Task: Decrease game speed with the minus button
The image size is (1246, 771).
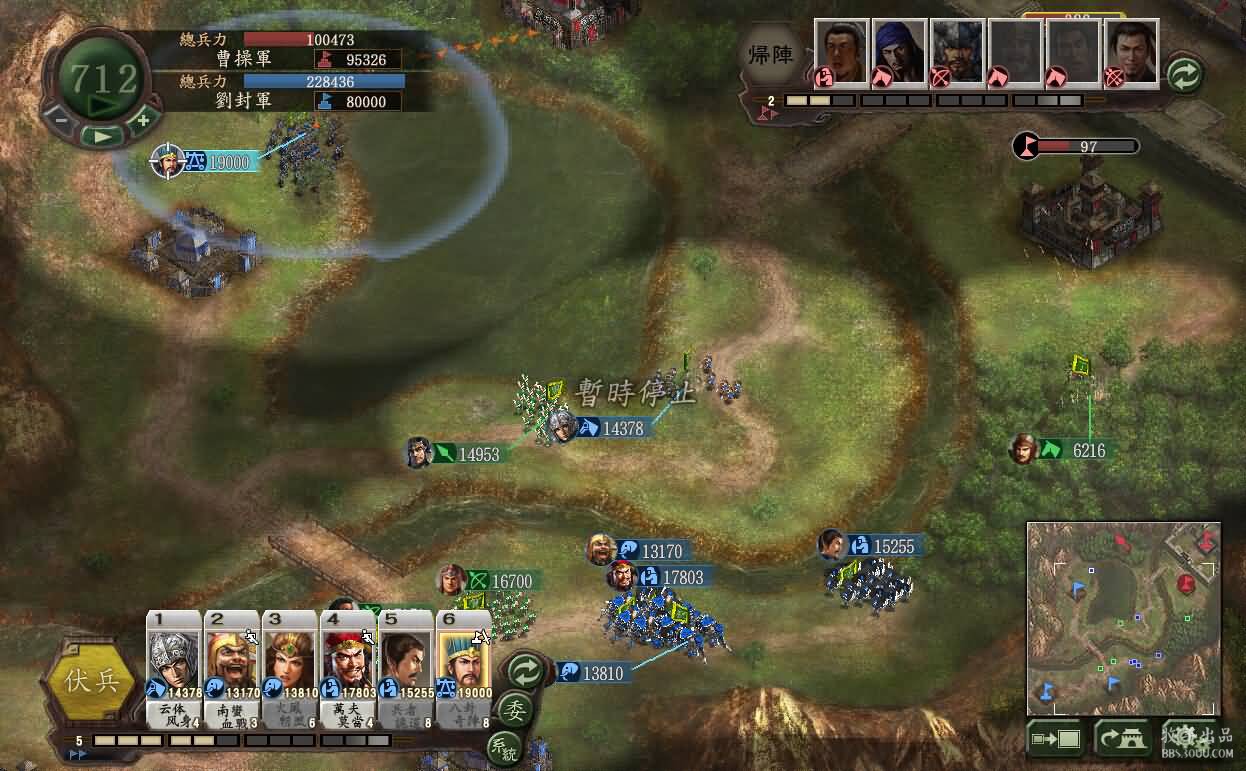Action: (60, 120)
